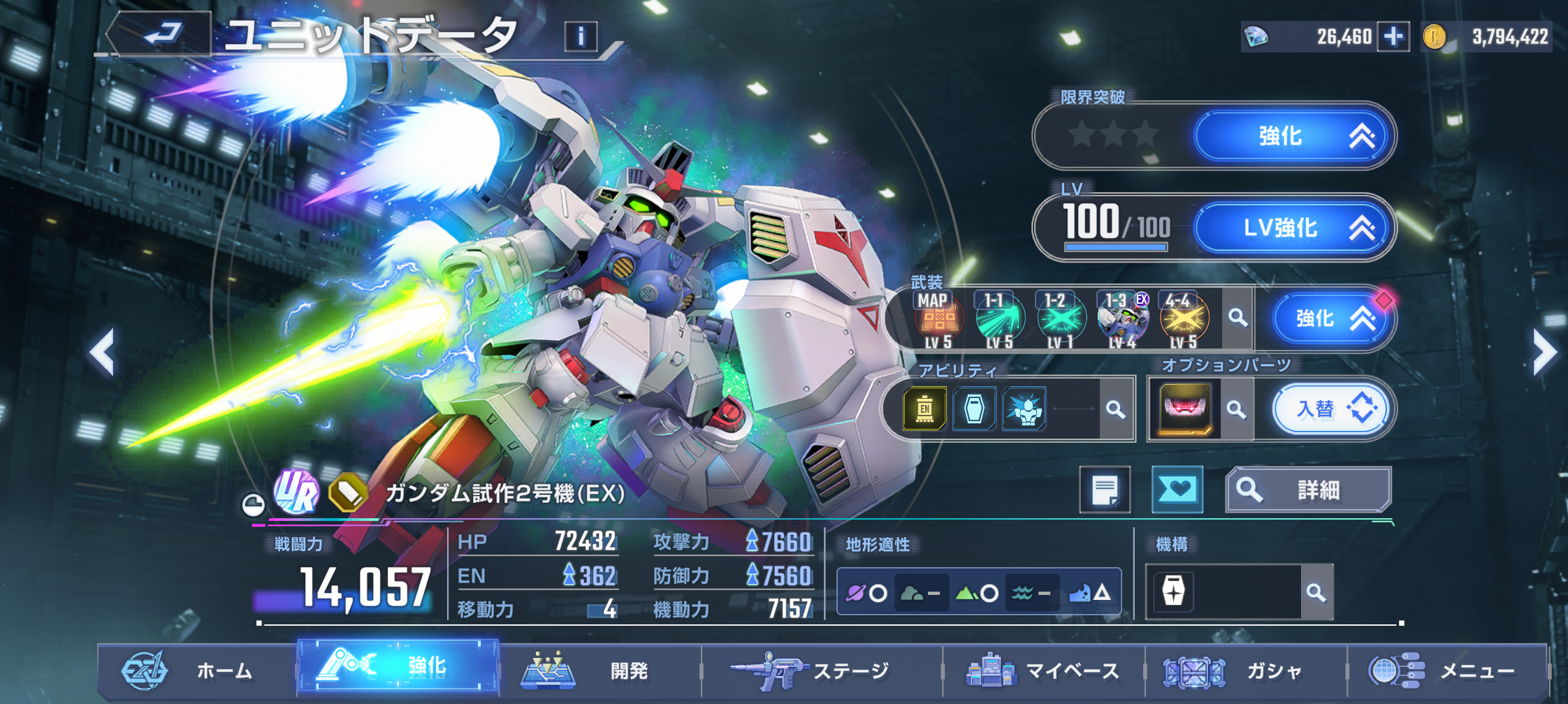
Task: Go back using the return arrow button
Action: (162, 34)
